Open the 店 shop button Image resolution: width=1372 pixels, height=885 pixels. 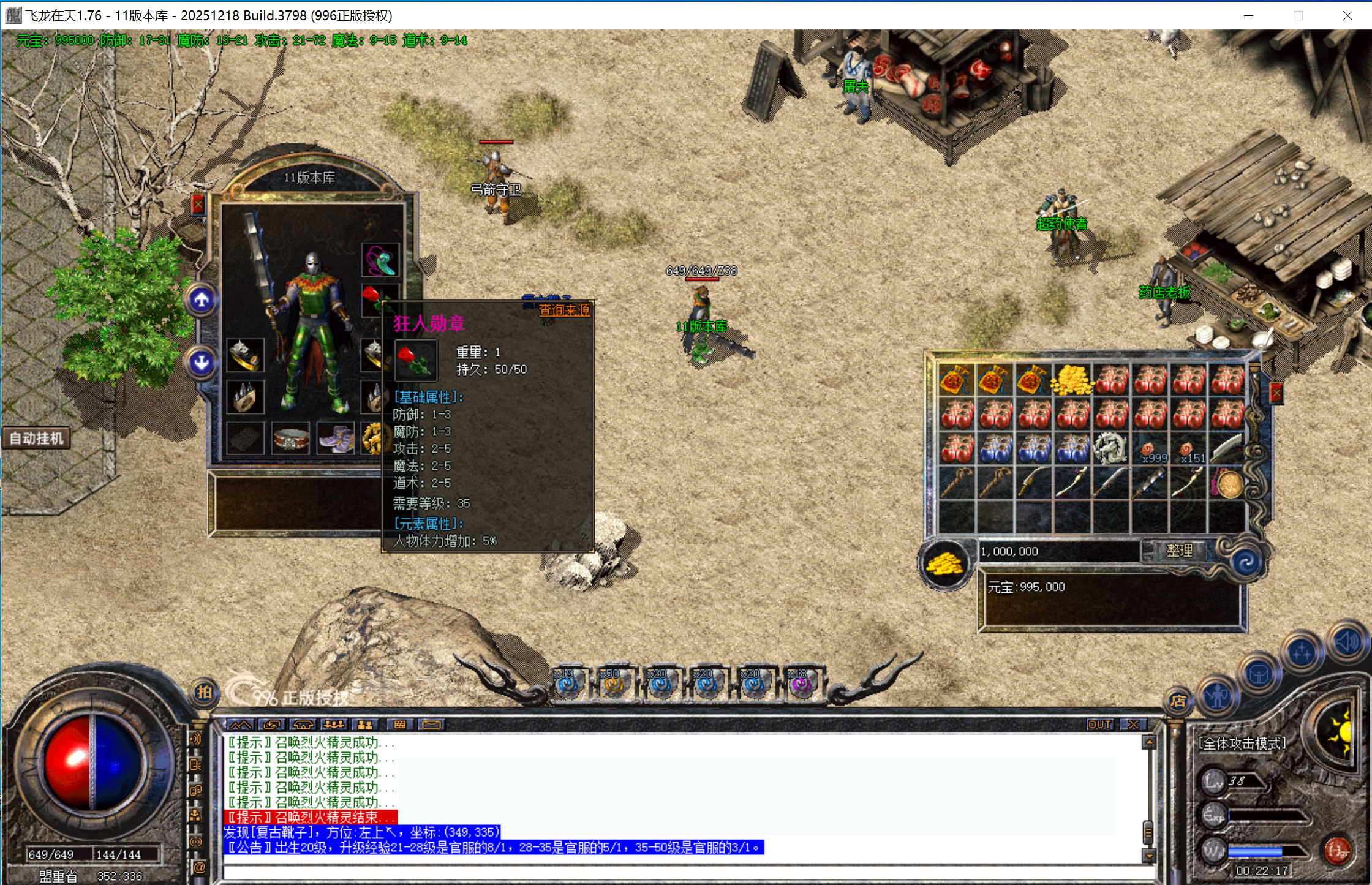pos(1178,701)
